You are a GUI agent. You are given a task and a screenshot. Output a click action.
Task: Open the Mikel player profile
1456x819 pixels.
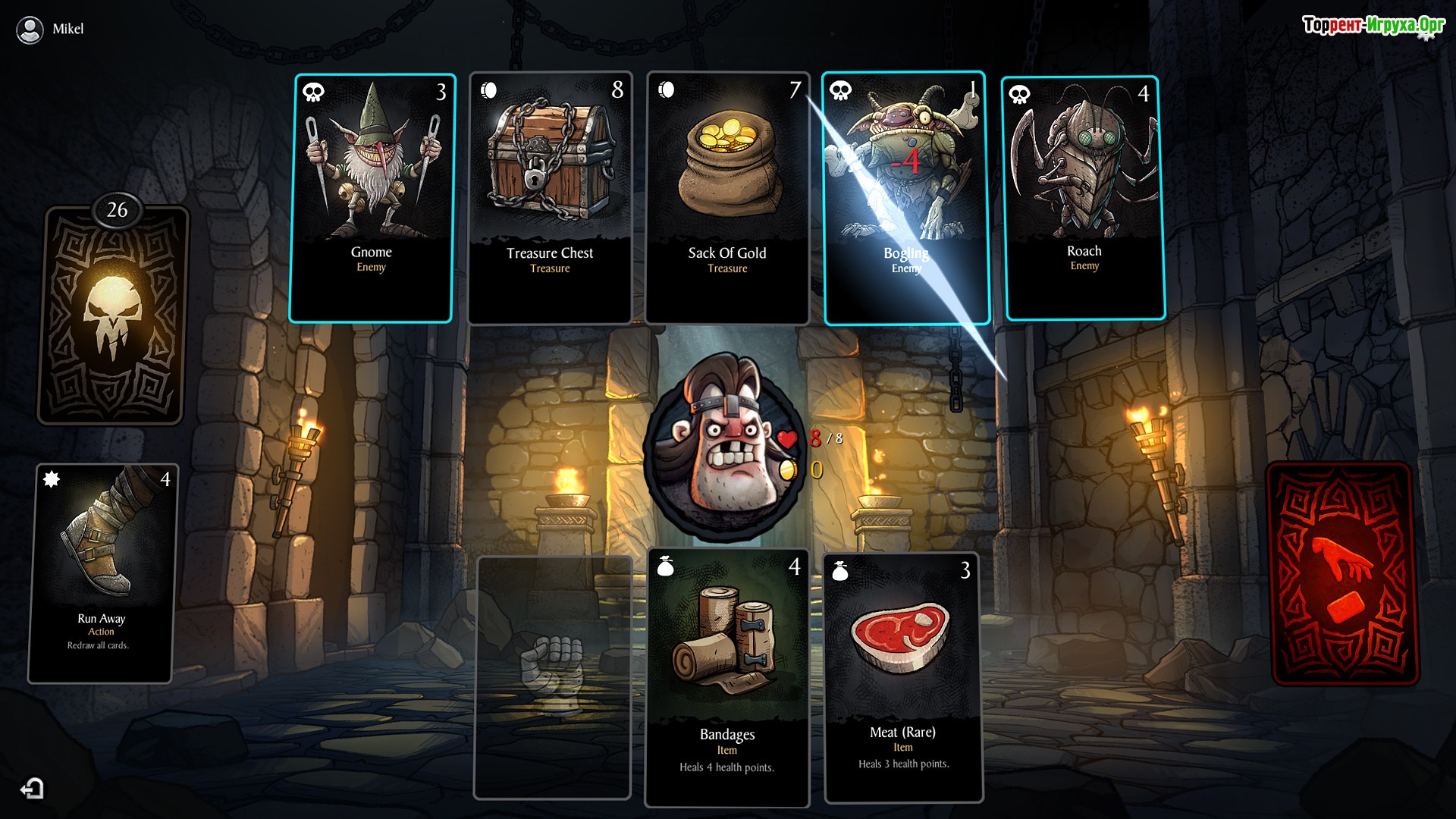(50, 29)
